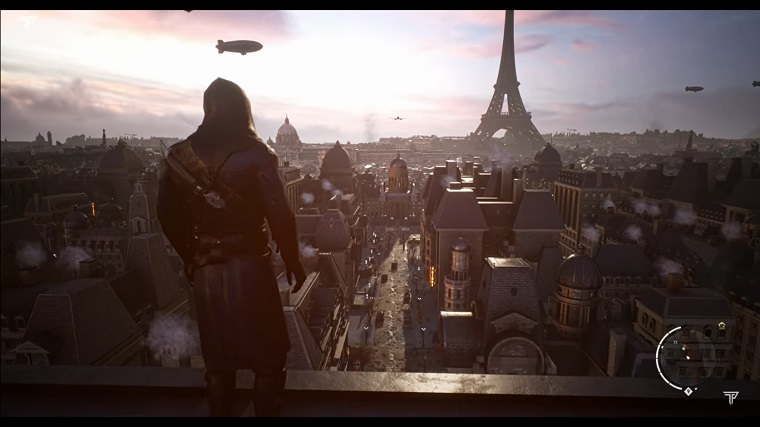Click the circular minimap
Screen dimensions: 760x427
(x=686, y=357)
